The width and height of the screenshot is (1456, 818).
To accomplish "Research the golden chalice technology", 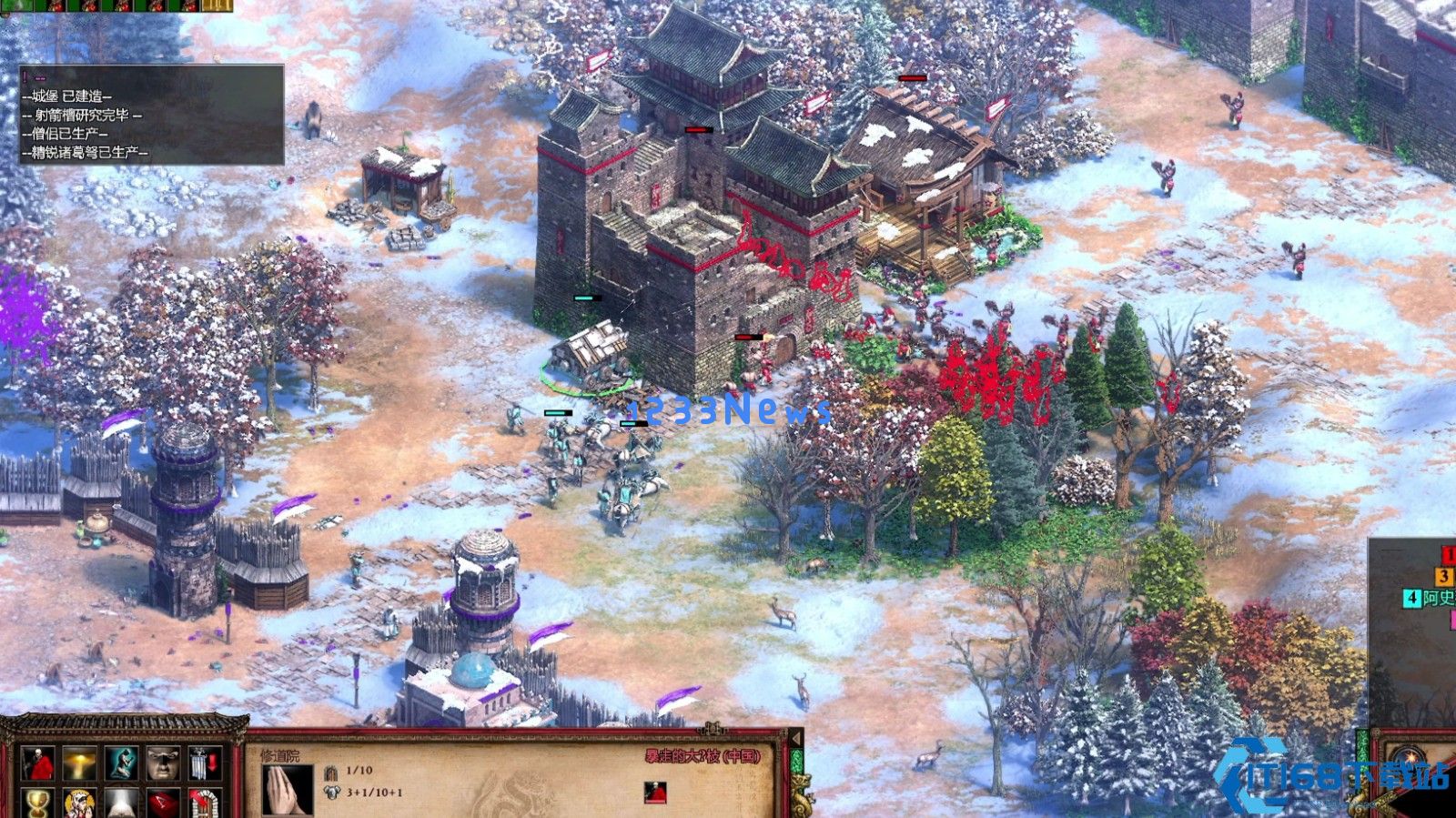I will pyautogui.click(x=38, y=803).
